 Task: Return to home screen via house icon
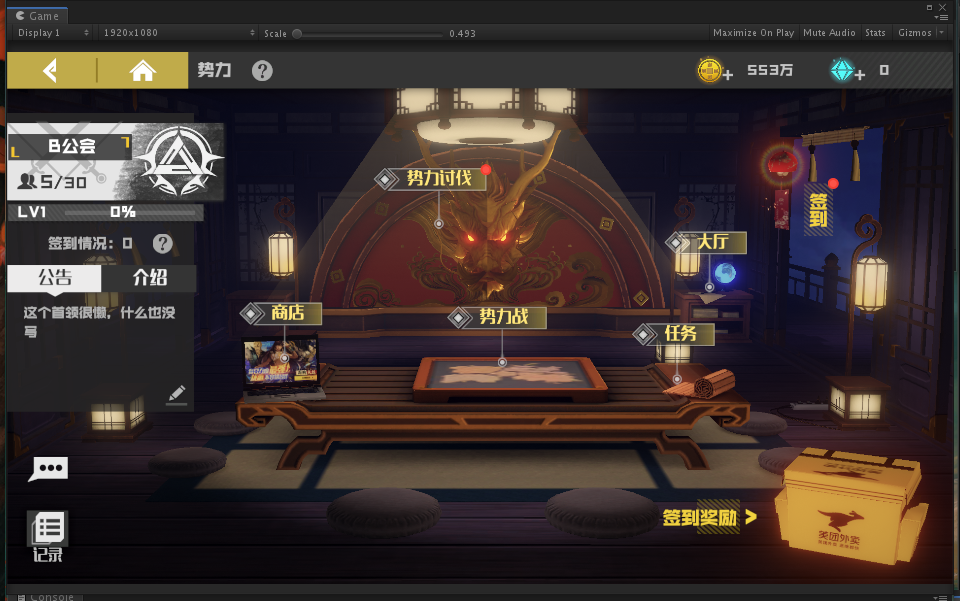pyautogui.click(x=143, y=70)
